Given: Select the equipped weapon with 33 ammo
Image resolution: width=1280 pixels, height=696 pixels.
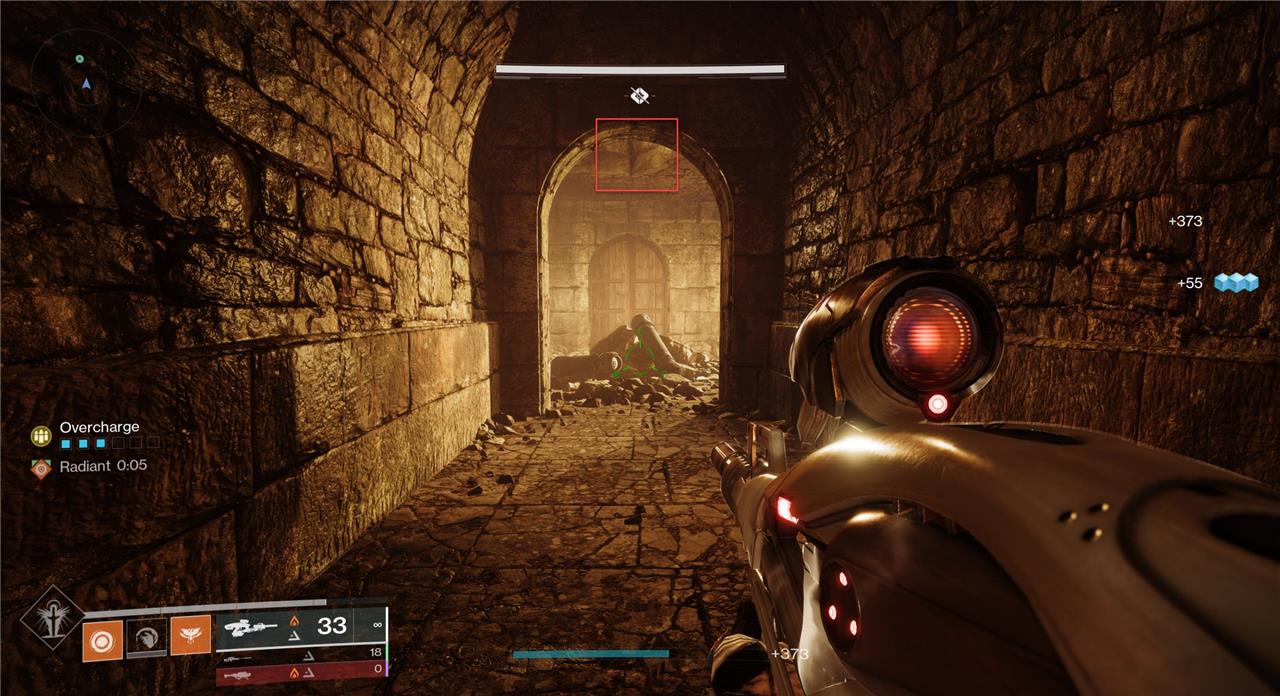Looking at the screenshot, I should pyautogui.click(x=300, y=627).
